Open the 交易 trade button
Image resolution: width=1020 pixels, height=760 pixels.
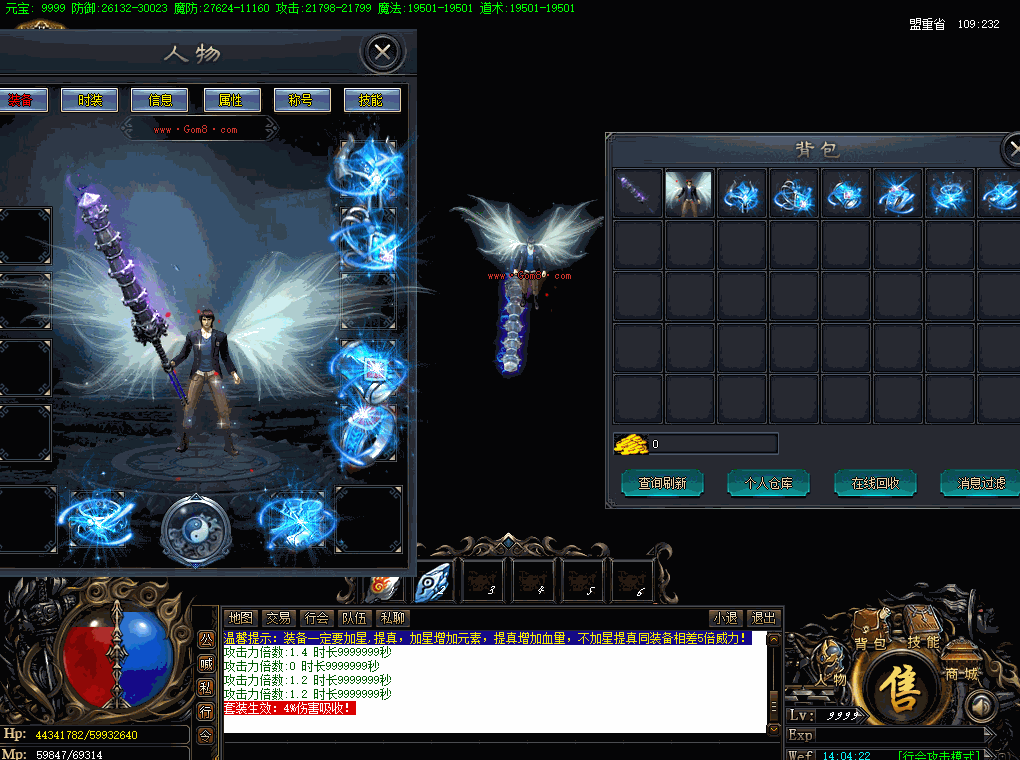(x=278, y=618)
